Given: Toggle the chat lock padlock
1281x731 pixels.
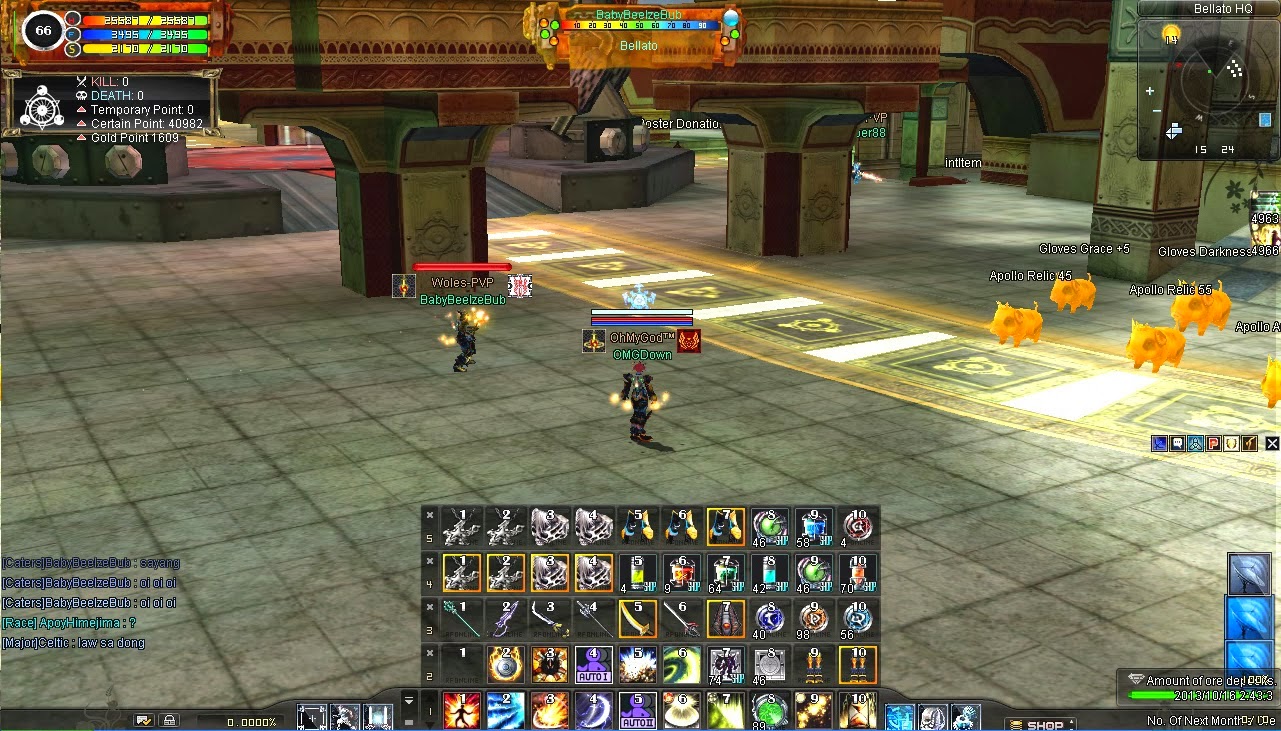Looking at the screenshot, I should point(169,719).
